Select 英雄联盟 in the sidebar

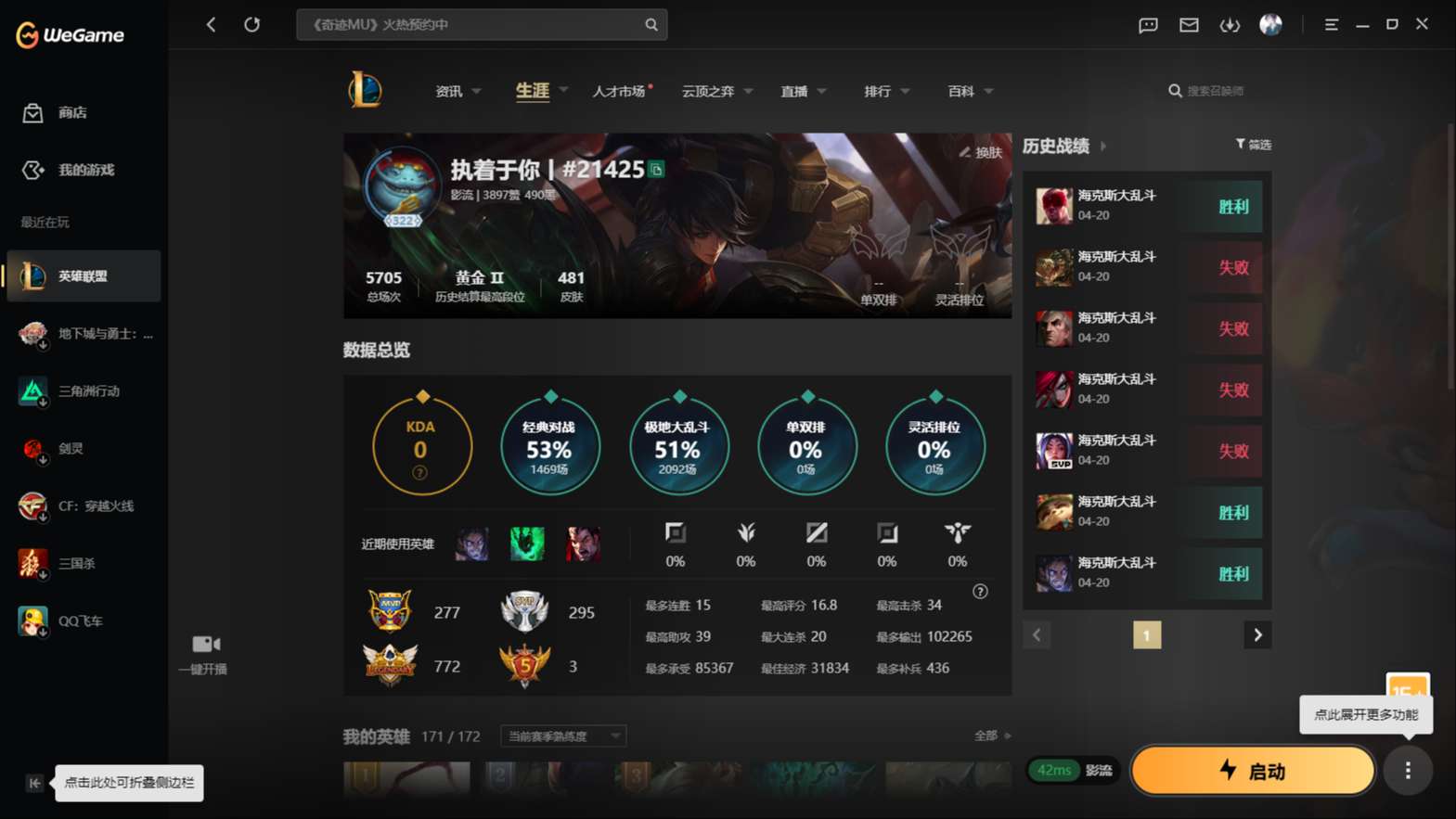tap(84, 275)
